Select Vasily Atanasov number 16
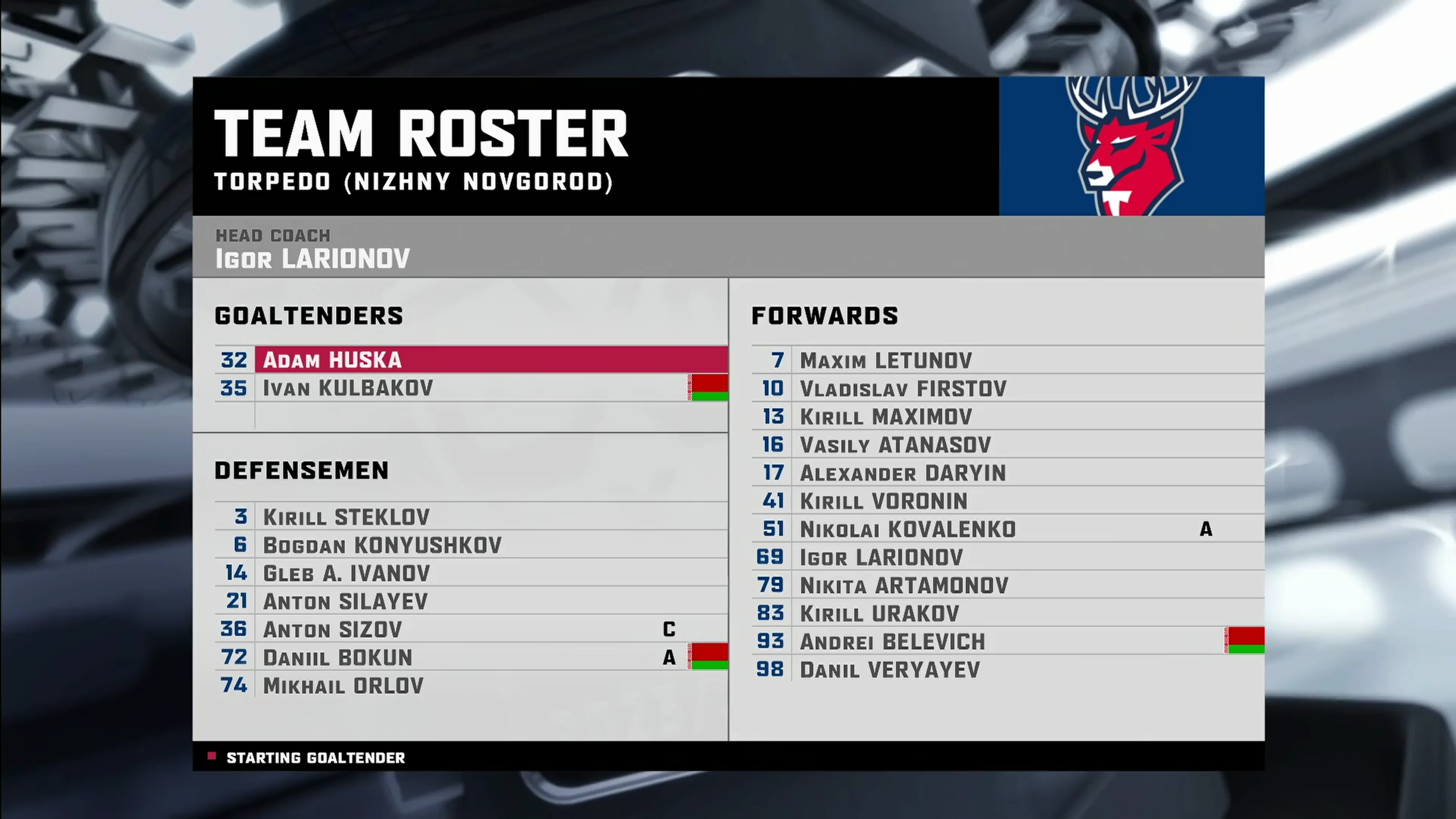The image size is (1456, 819). point(895,444)
